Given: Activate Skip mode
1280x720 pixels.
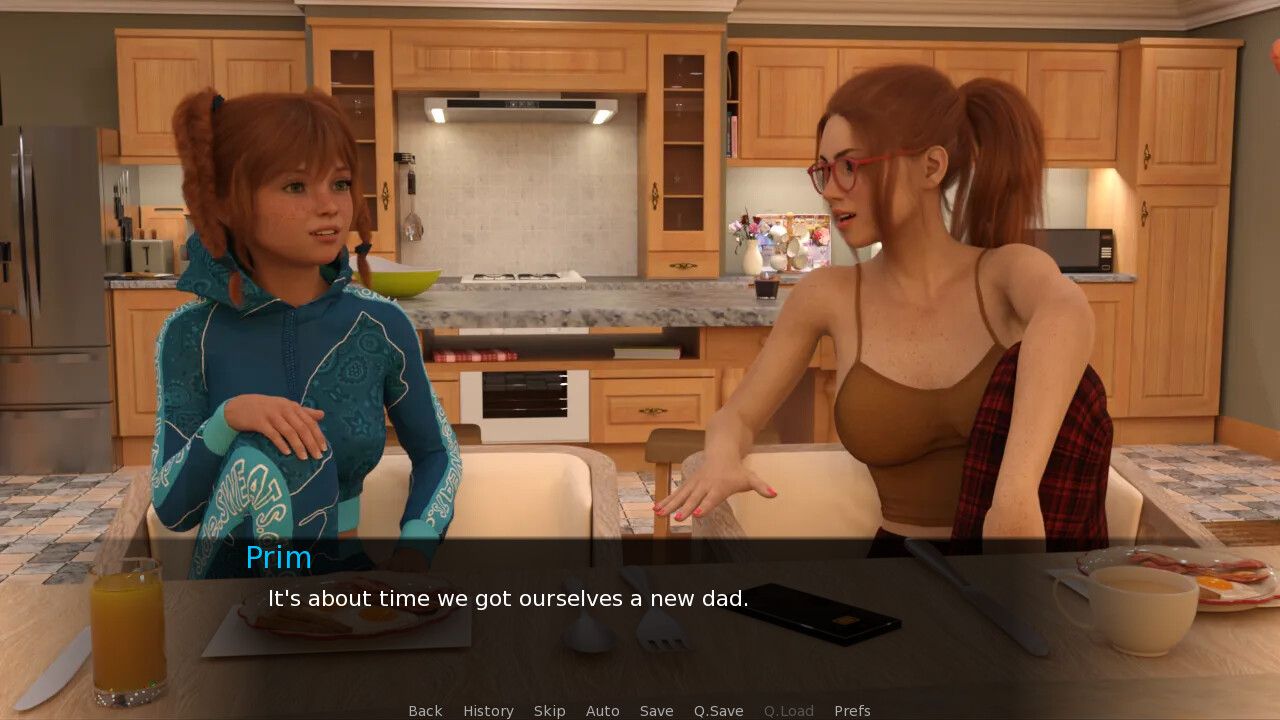Looking at the screenshot, I should (549, 711).
